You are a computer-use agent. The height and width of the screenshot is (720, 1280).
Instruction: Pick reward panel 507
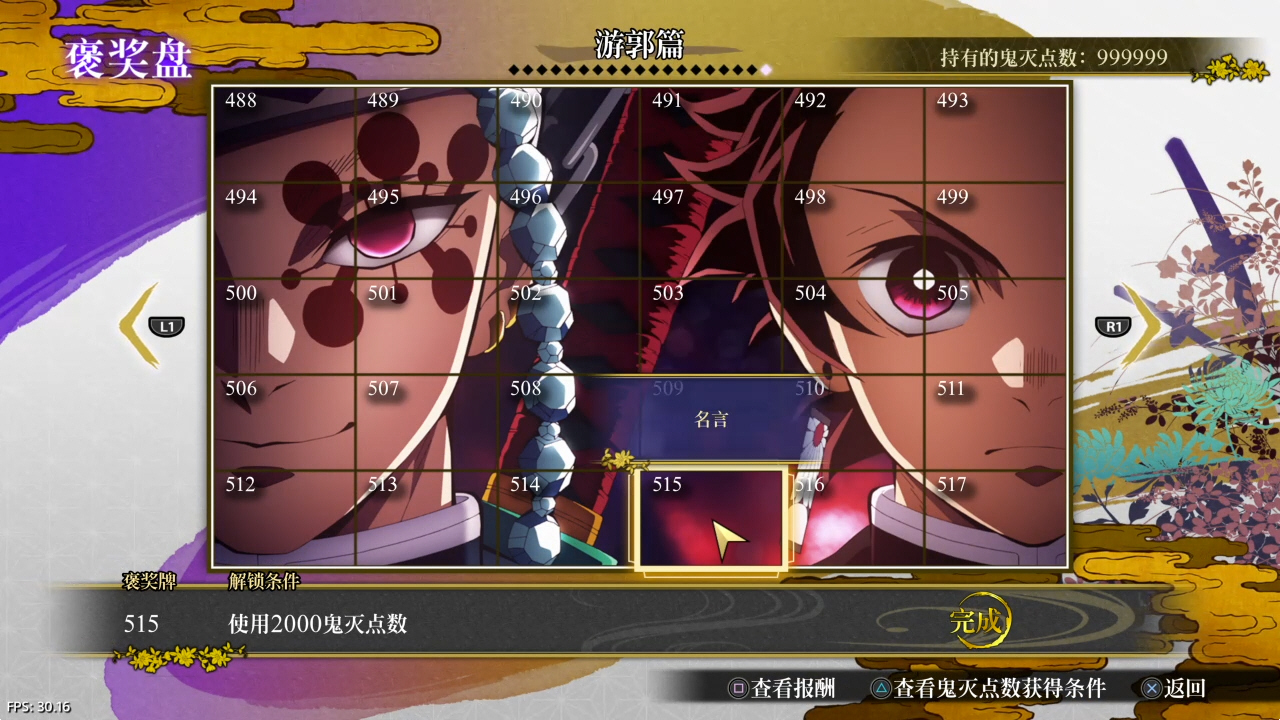click(426, 423)
